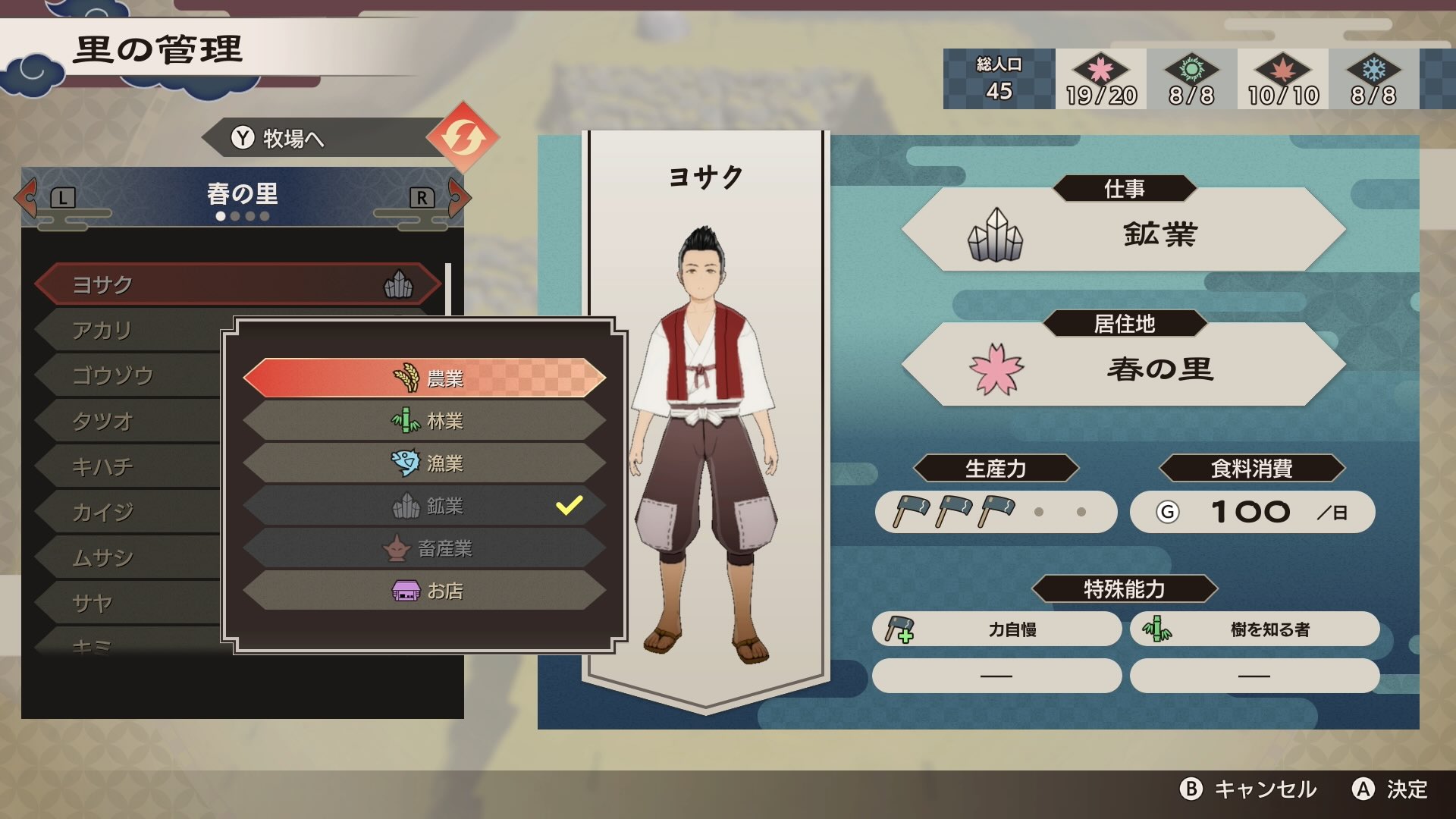Switch to the 春の里 village tab
This screenshot has height=819, width=1456.
click(243, 194)
